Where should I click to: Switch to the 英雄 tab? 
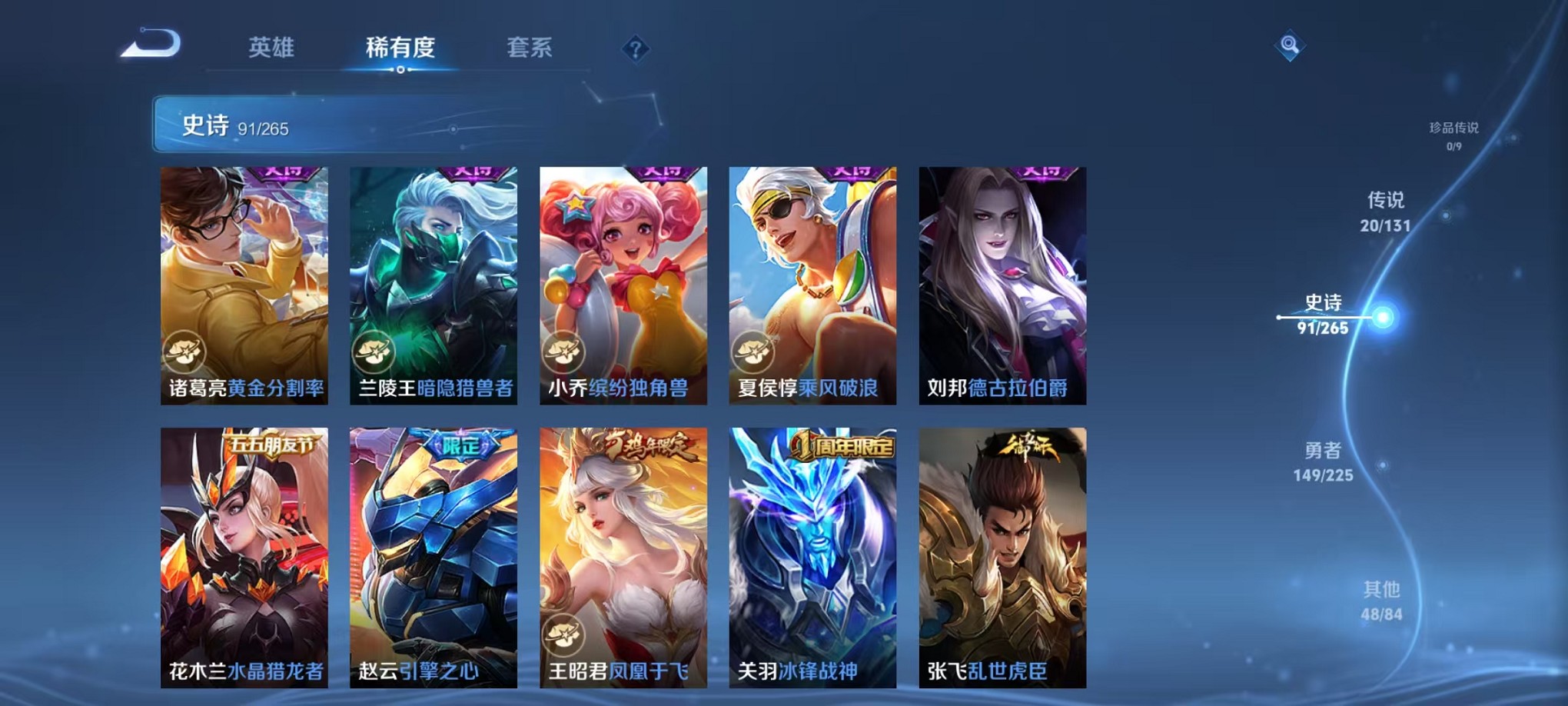tap(269, 48)
